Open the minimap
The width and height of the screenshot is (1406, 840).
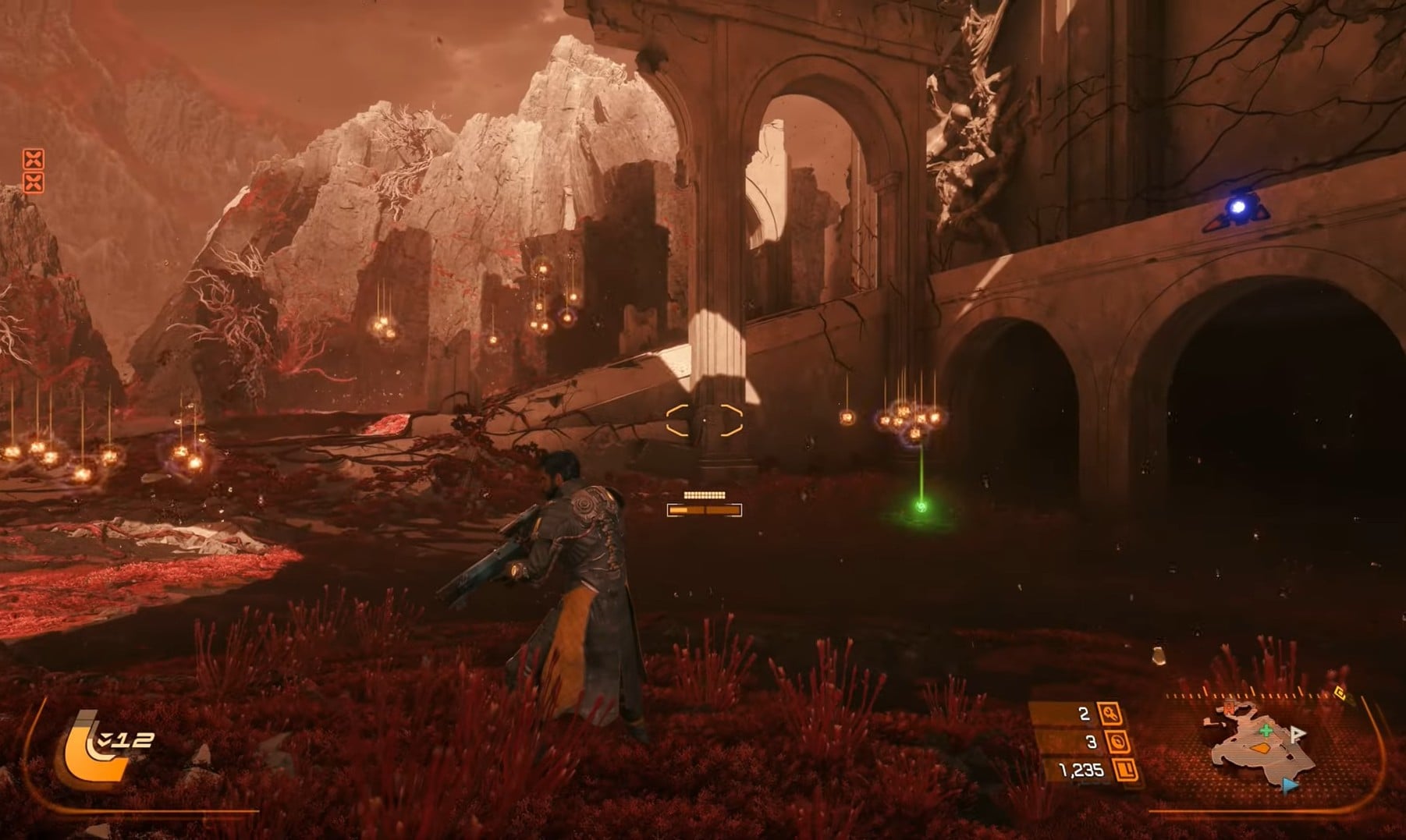coord(1260,745)
